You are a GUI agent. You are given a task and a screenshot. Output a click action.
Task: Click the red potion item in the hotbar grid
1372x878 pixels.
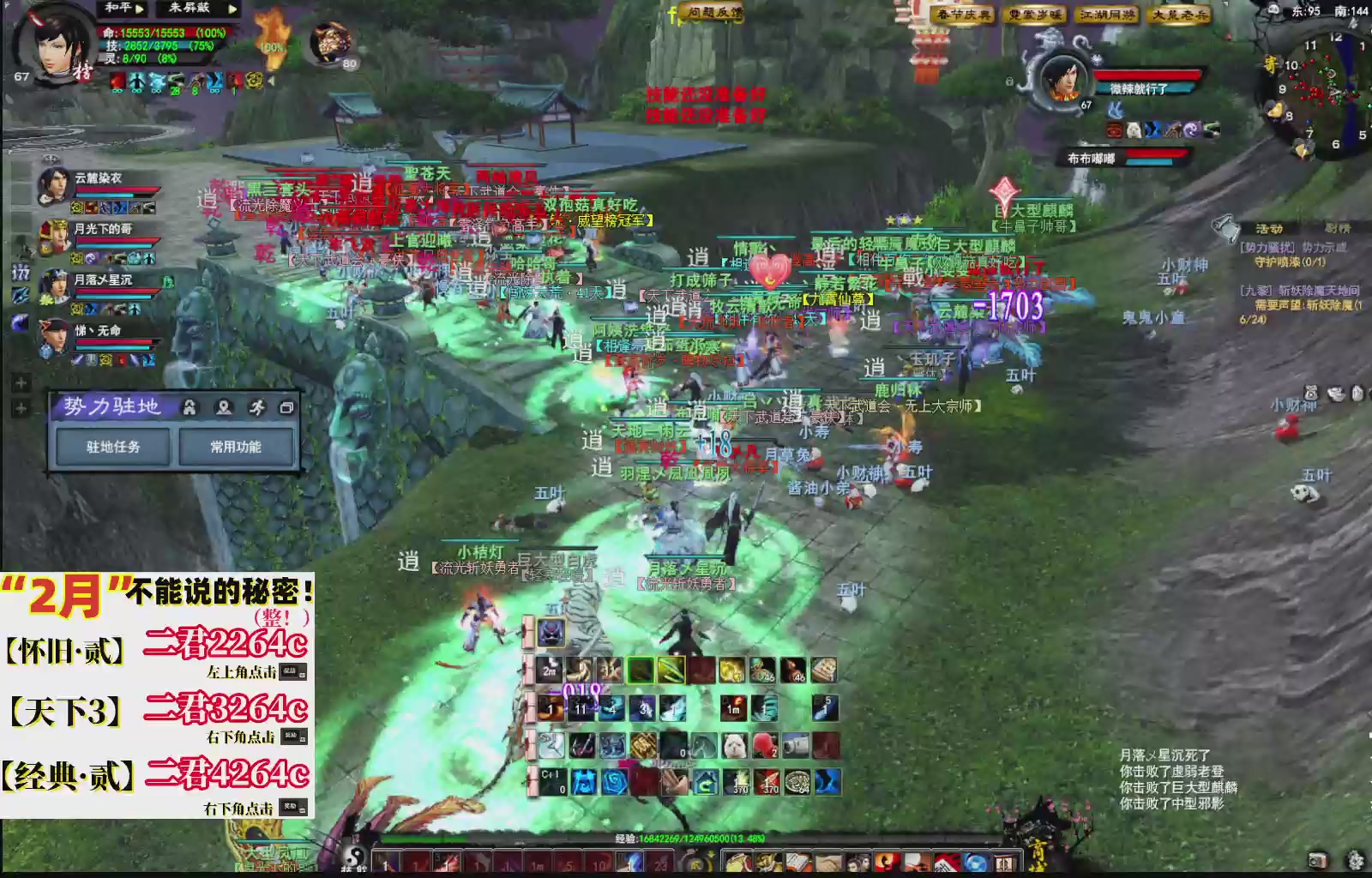[x=766, y=745]
